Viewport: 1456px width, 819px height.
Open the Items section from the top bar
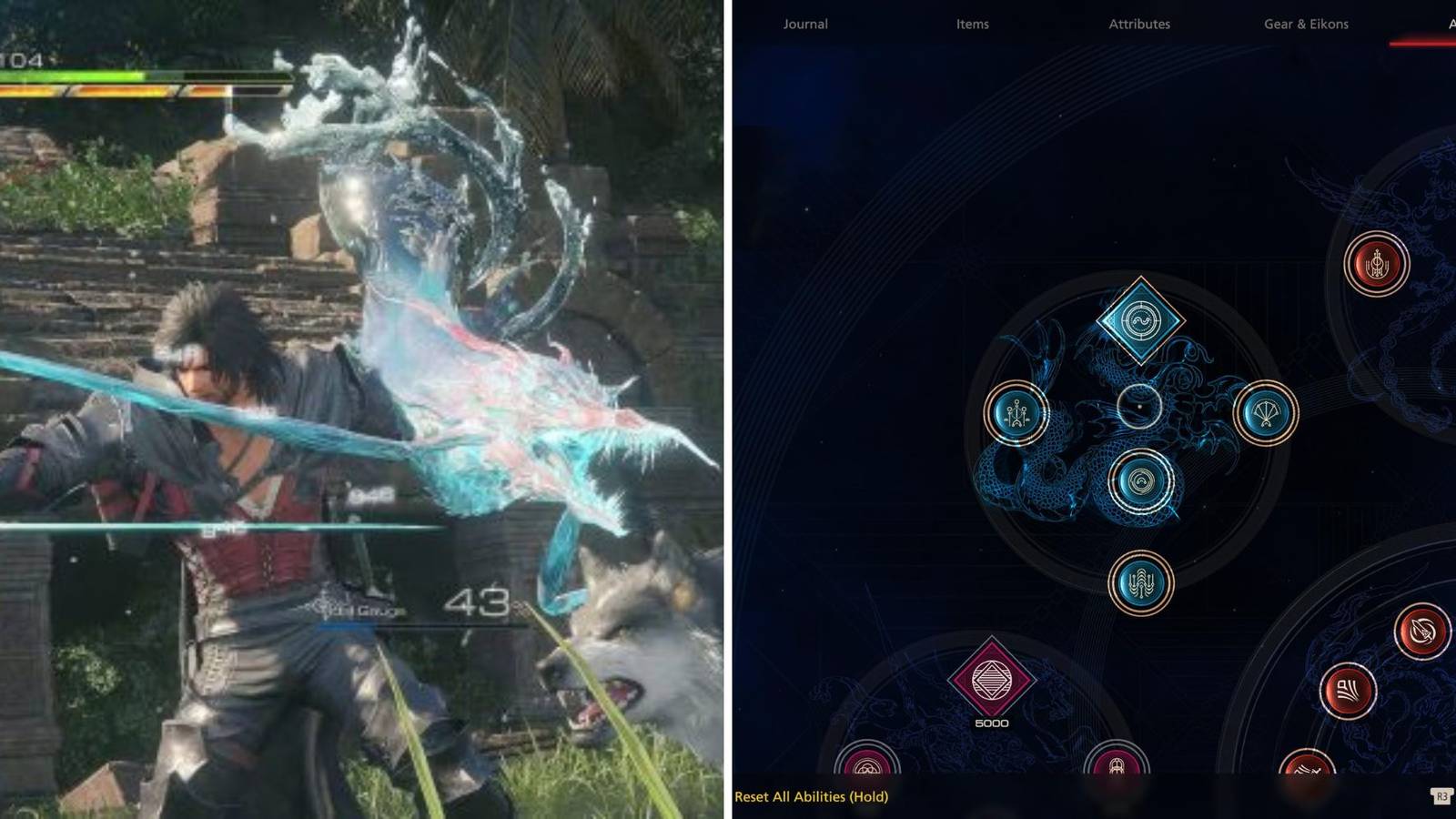tap(971, 25)
